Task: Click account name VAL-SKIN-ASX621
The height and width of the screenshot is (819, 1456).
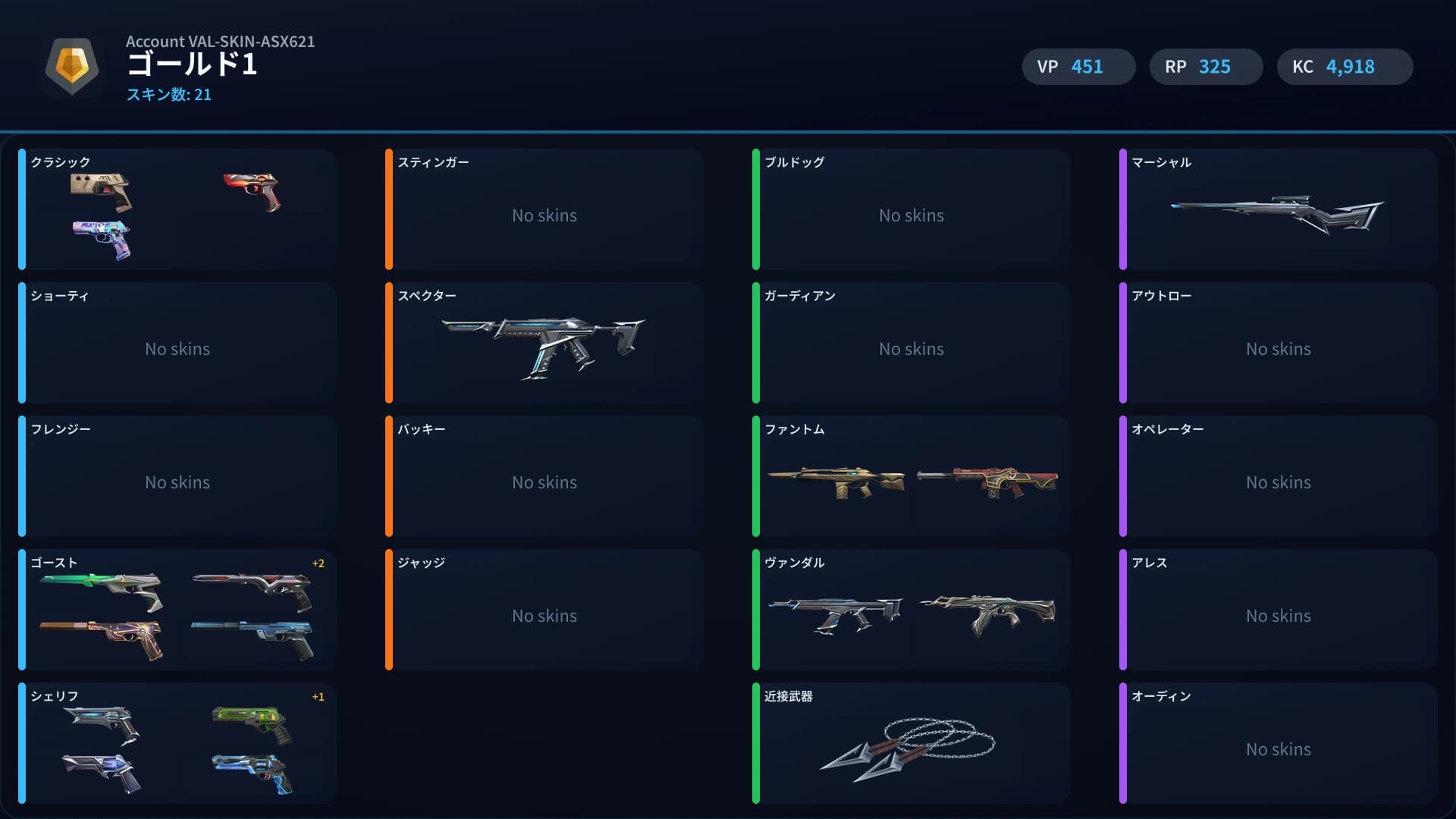Action: point(220,42)
